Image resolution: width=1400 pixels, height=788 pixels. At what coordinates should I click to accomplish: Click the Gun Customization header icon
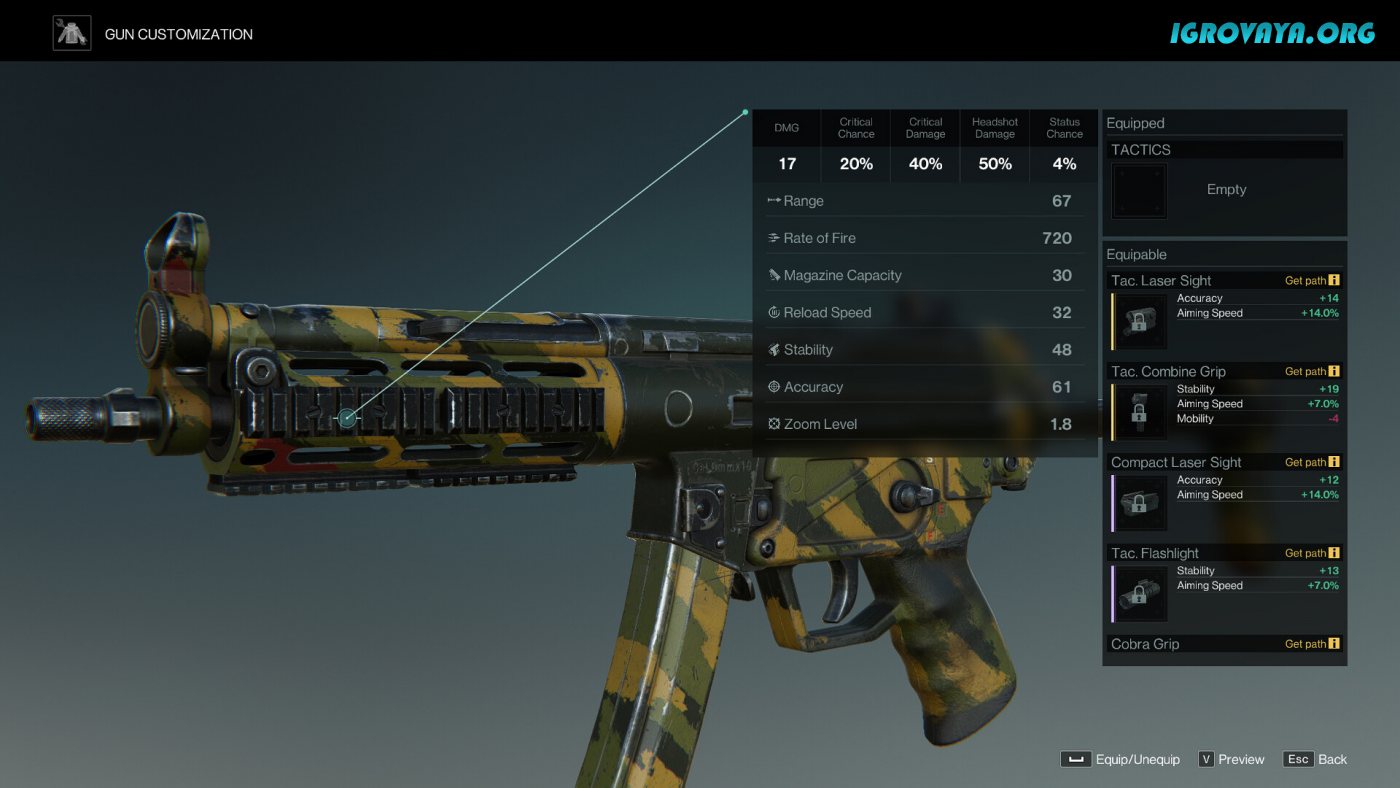72,33
